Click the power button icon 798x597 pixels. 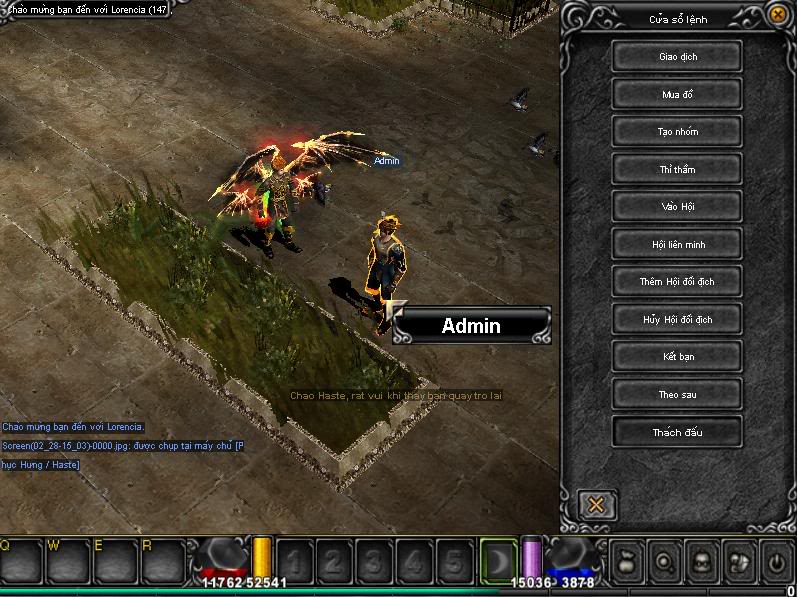click(x=777, y=560)
